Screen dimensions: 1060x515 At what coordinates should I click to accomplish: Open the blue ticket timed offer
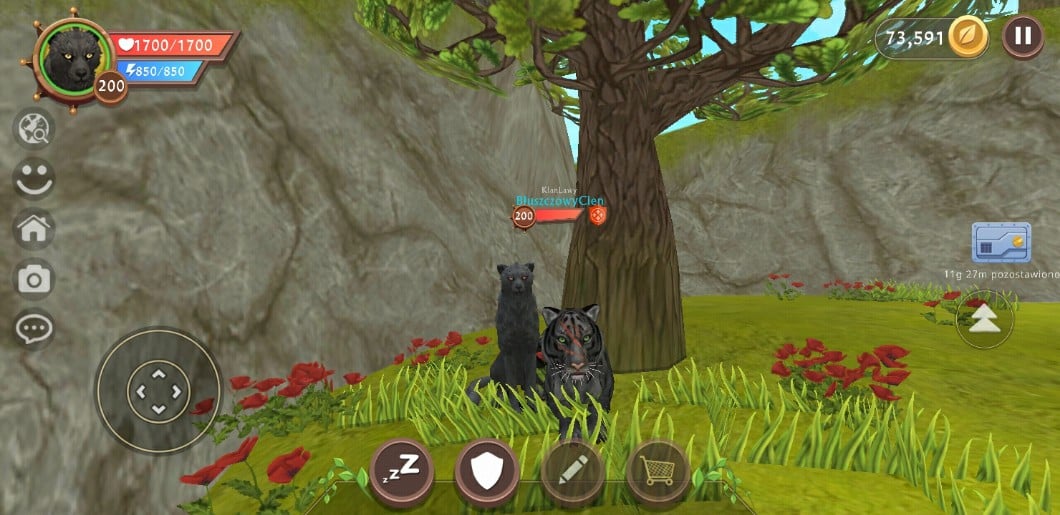click(x=1001, y=243)
